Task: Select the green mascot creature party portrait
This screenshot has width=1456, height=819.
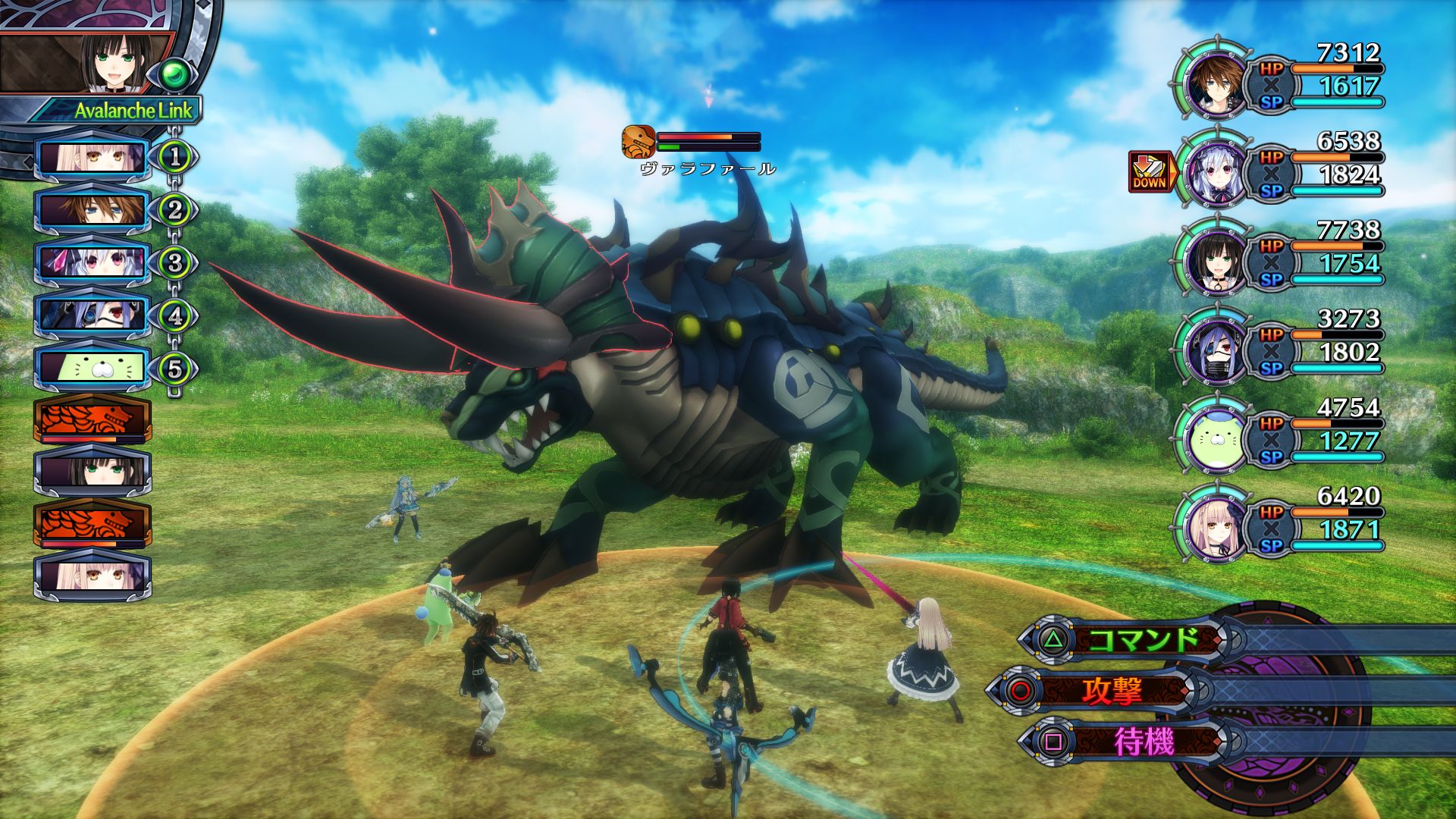Action: pyautogui.click(x=1215, y=440)
